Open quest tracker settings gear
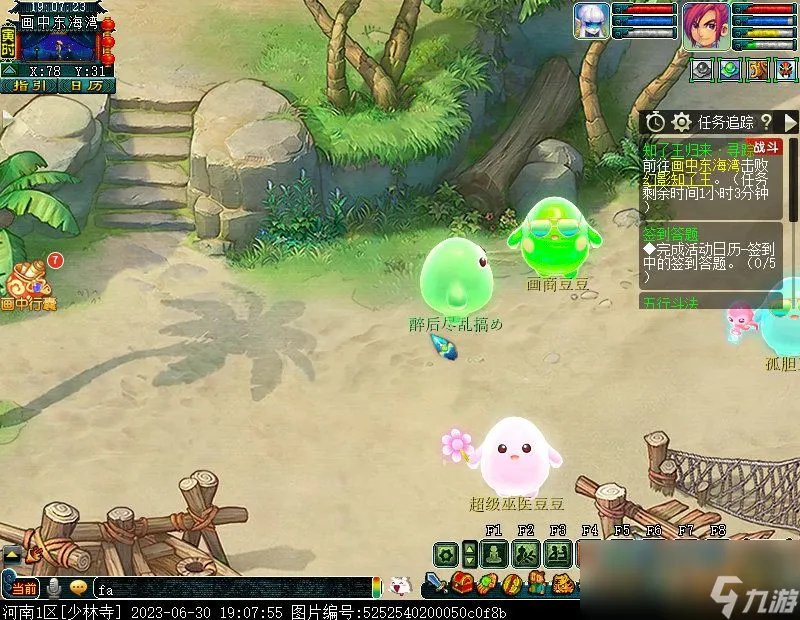Viewport: 800px width, 620px height. (682, 122)
